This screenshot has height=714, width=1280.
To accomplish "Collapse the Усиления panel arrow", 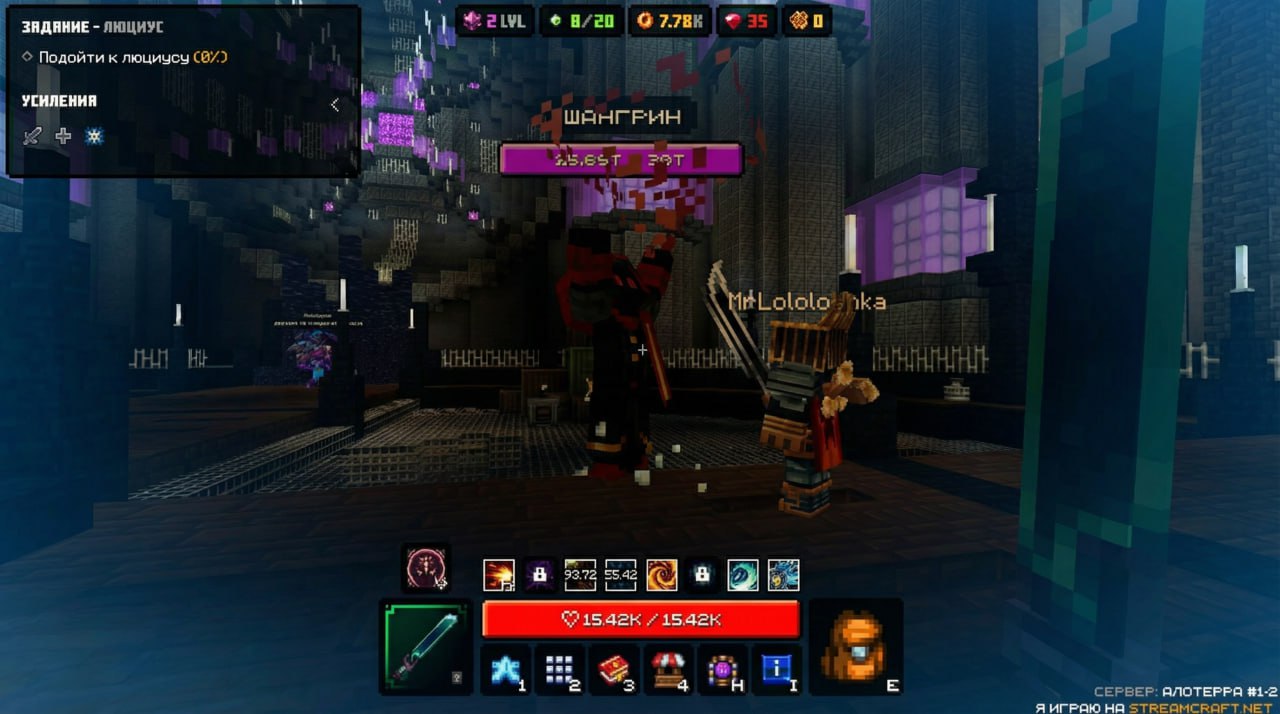I will coord(334,104).
